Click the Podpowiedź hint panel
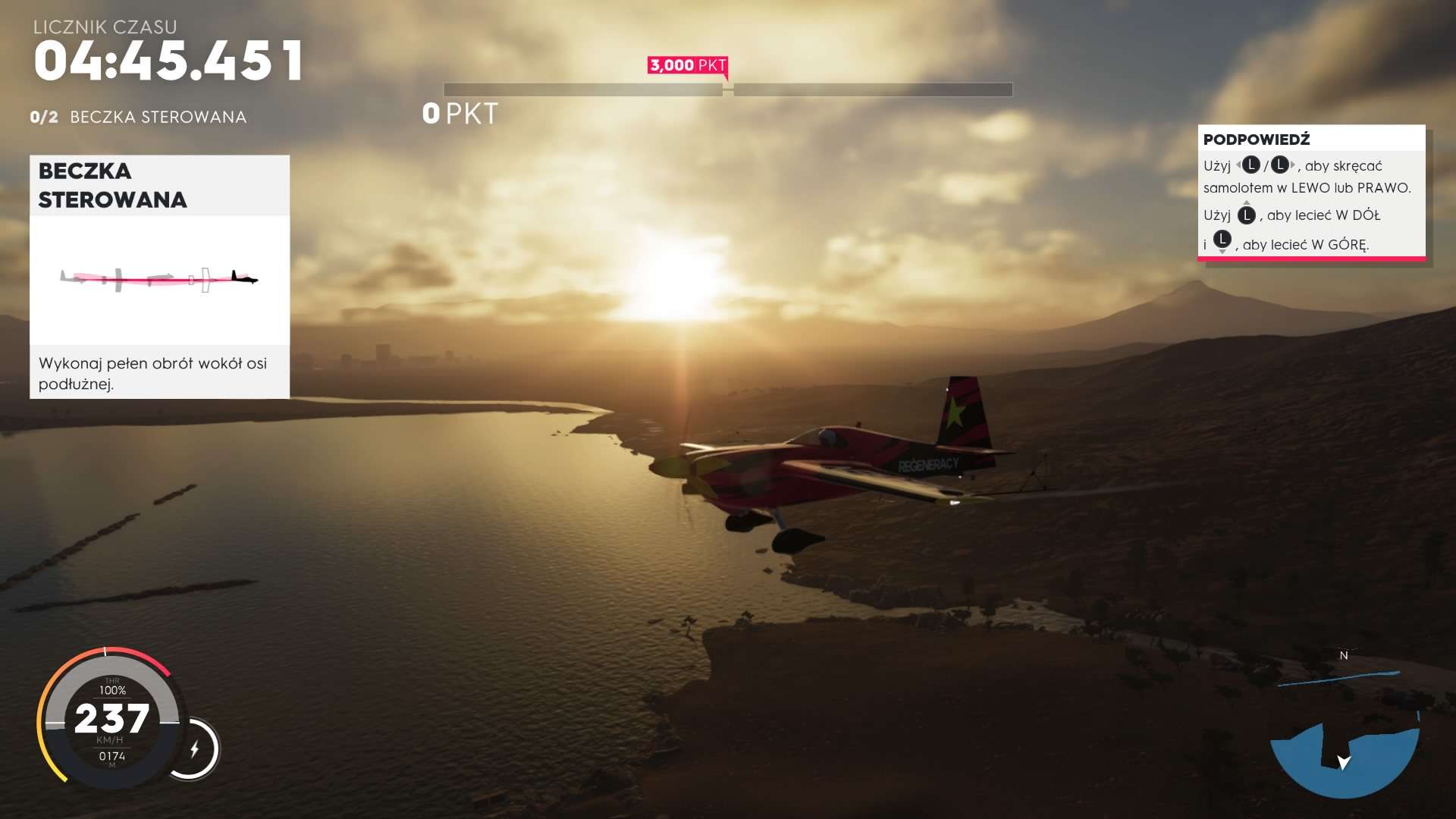Image resolution: width=1456 pixels, height=819 pixels. click(1311, 193)
